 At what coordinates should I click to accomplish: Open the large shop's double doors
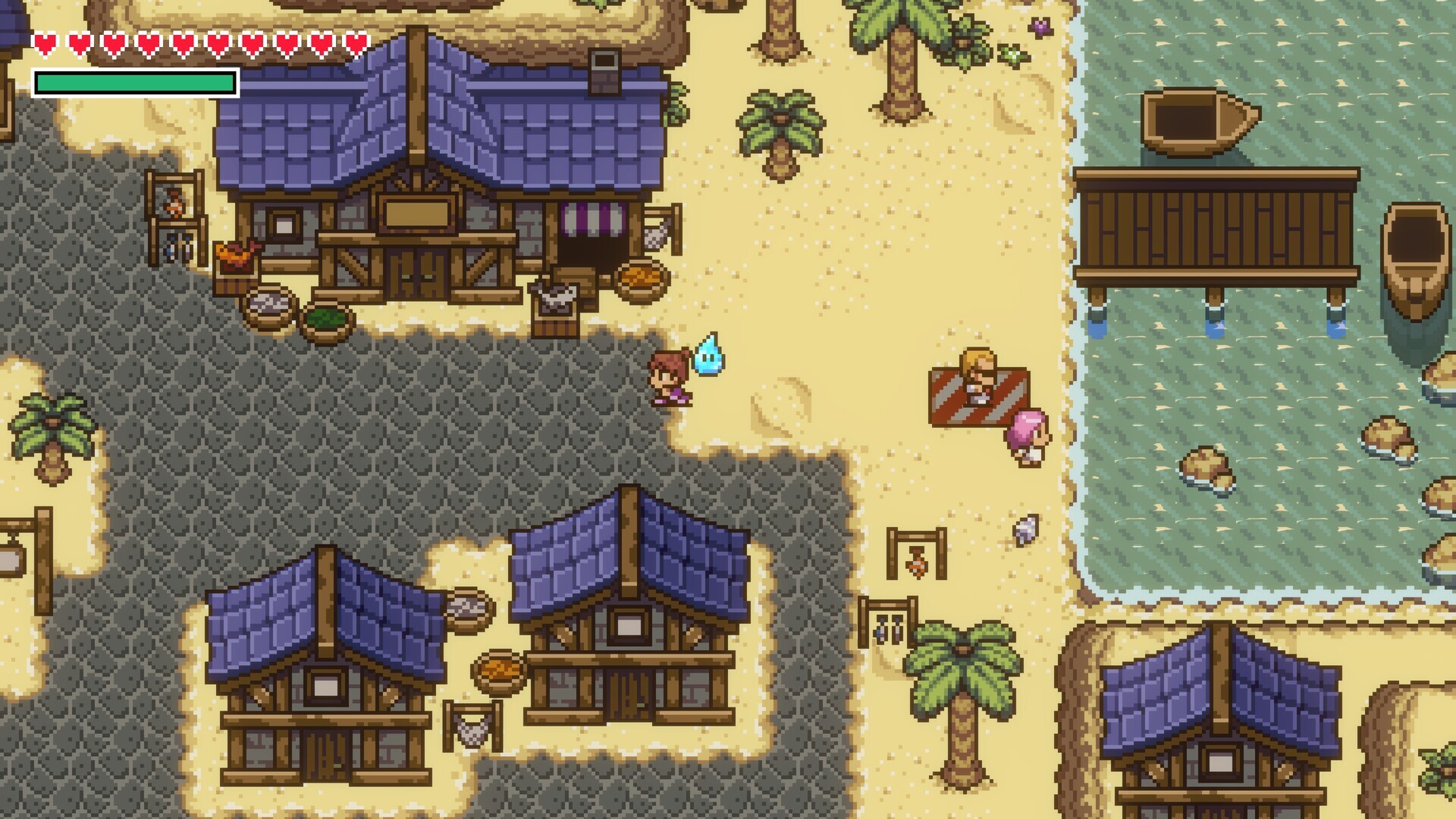point(417,273)
